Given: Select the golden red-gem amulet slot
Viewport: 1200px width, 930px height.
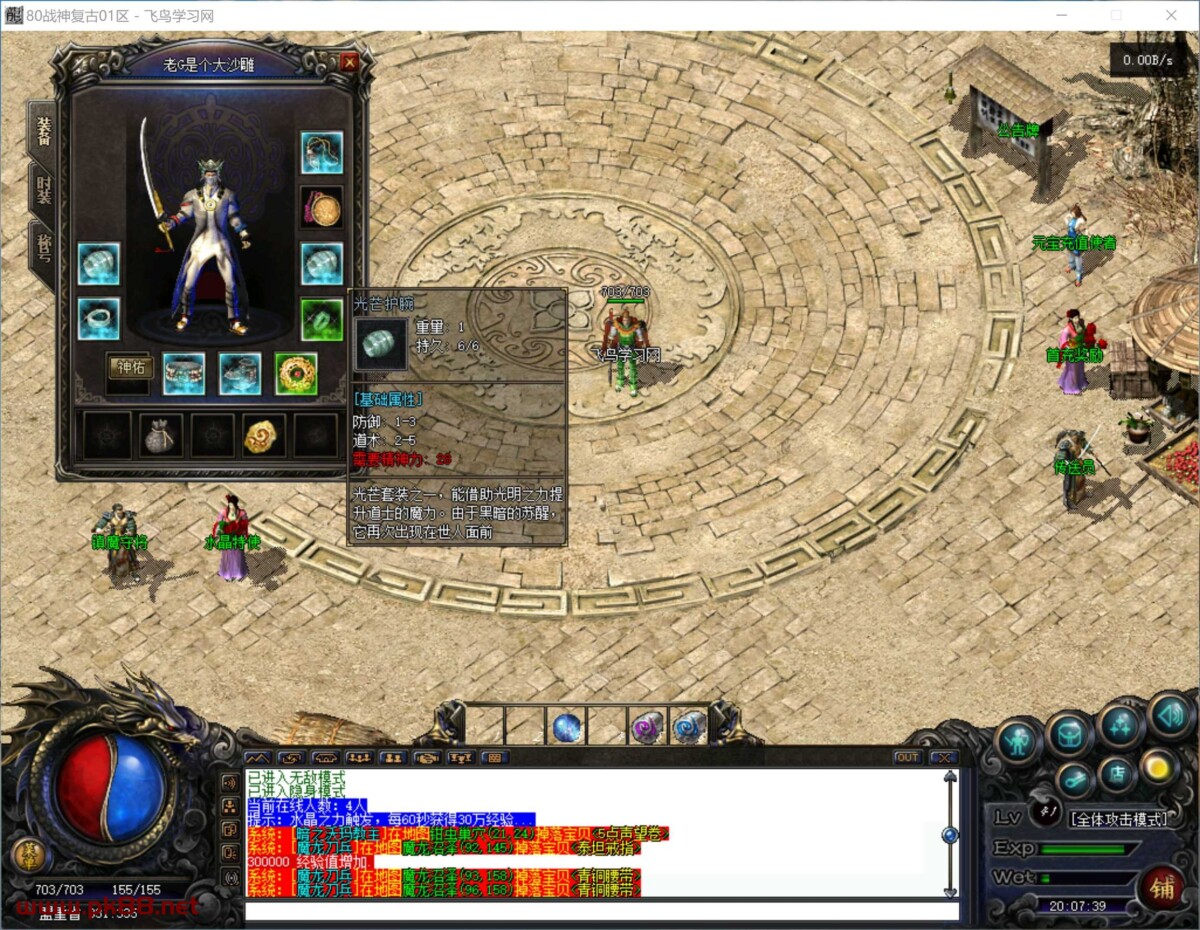Looking at the screenshot, I should pyautogui.click(x=296, y=373).
